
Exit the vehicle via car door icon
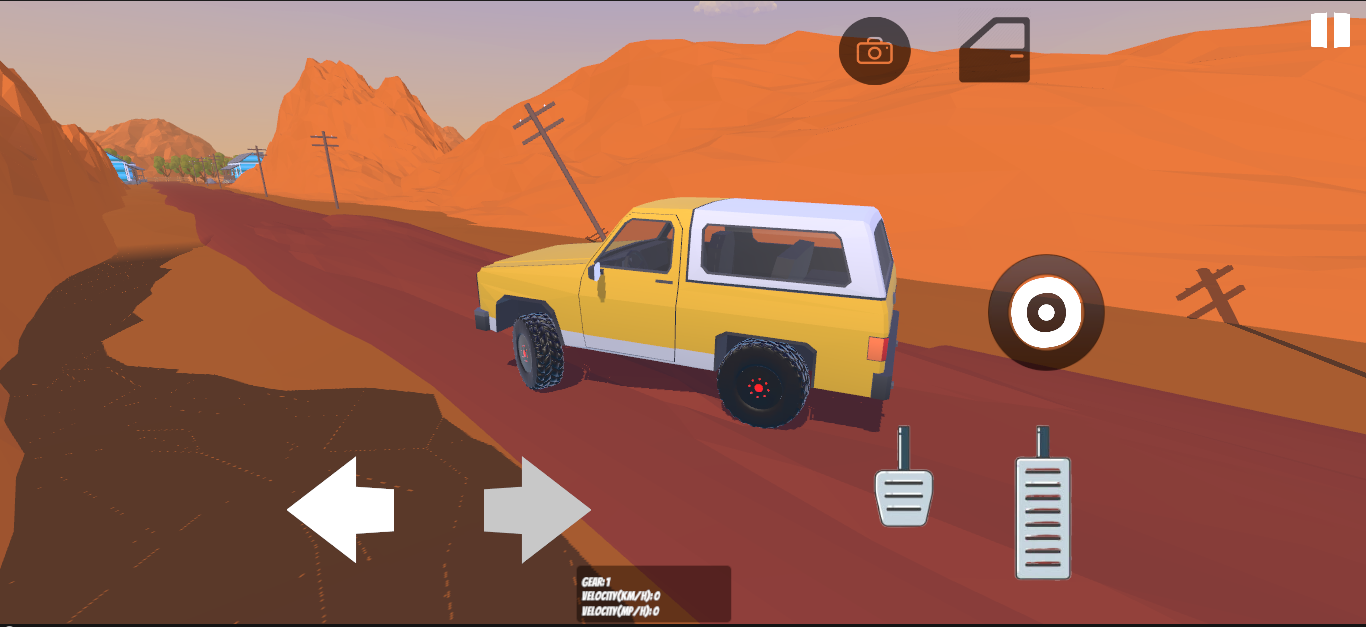coord(994,50)
